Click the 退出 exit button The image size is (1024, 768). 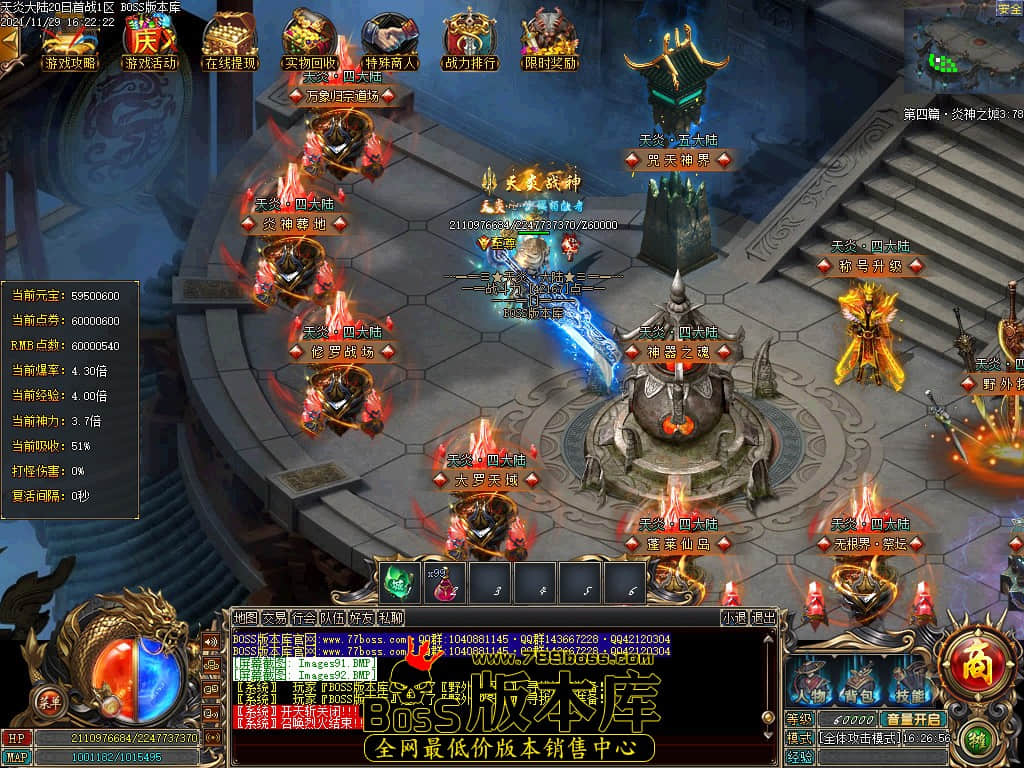pos(763,618)
